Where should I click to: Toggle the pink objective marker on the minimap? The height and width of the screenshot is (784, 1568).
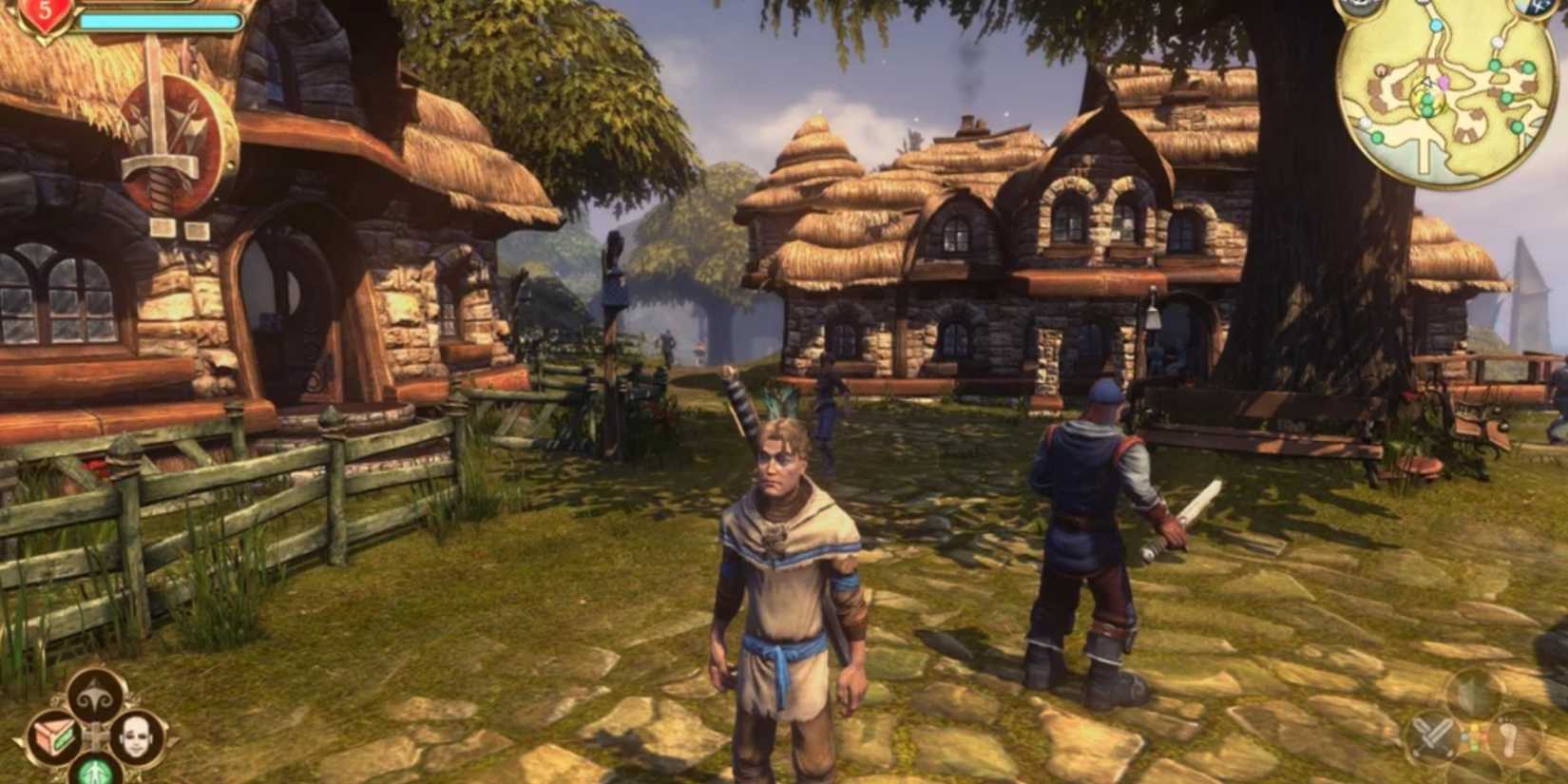click(1444, 83)
